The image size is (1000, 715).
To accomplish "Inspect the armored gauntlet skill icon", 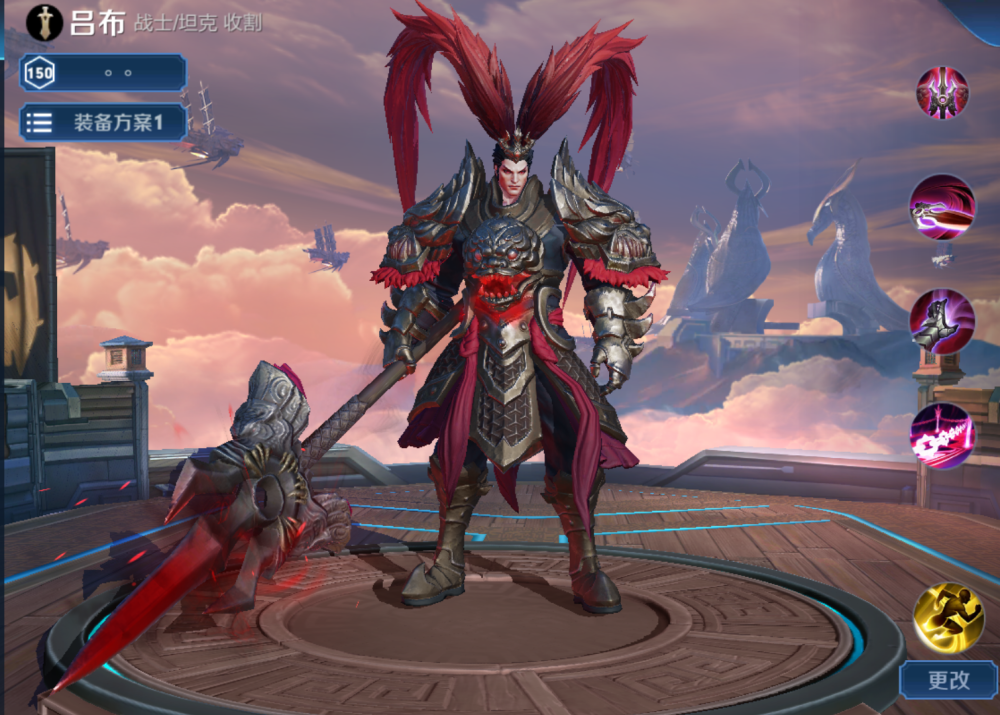I will click(942, 321).
